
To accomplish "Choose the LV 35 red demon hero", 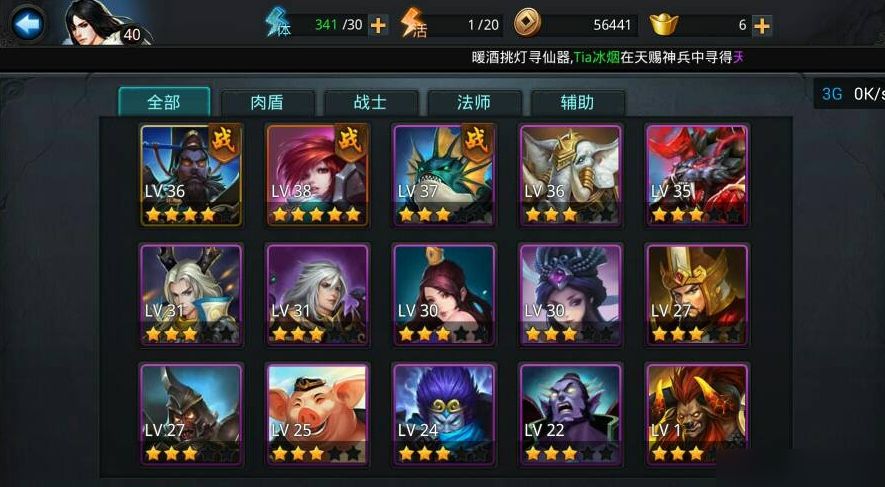I will point(696,174).
